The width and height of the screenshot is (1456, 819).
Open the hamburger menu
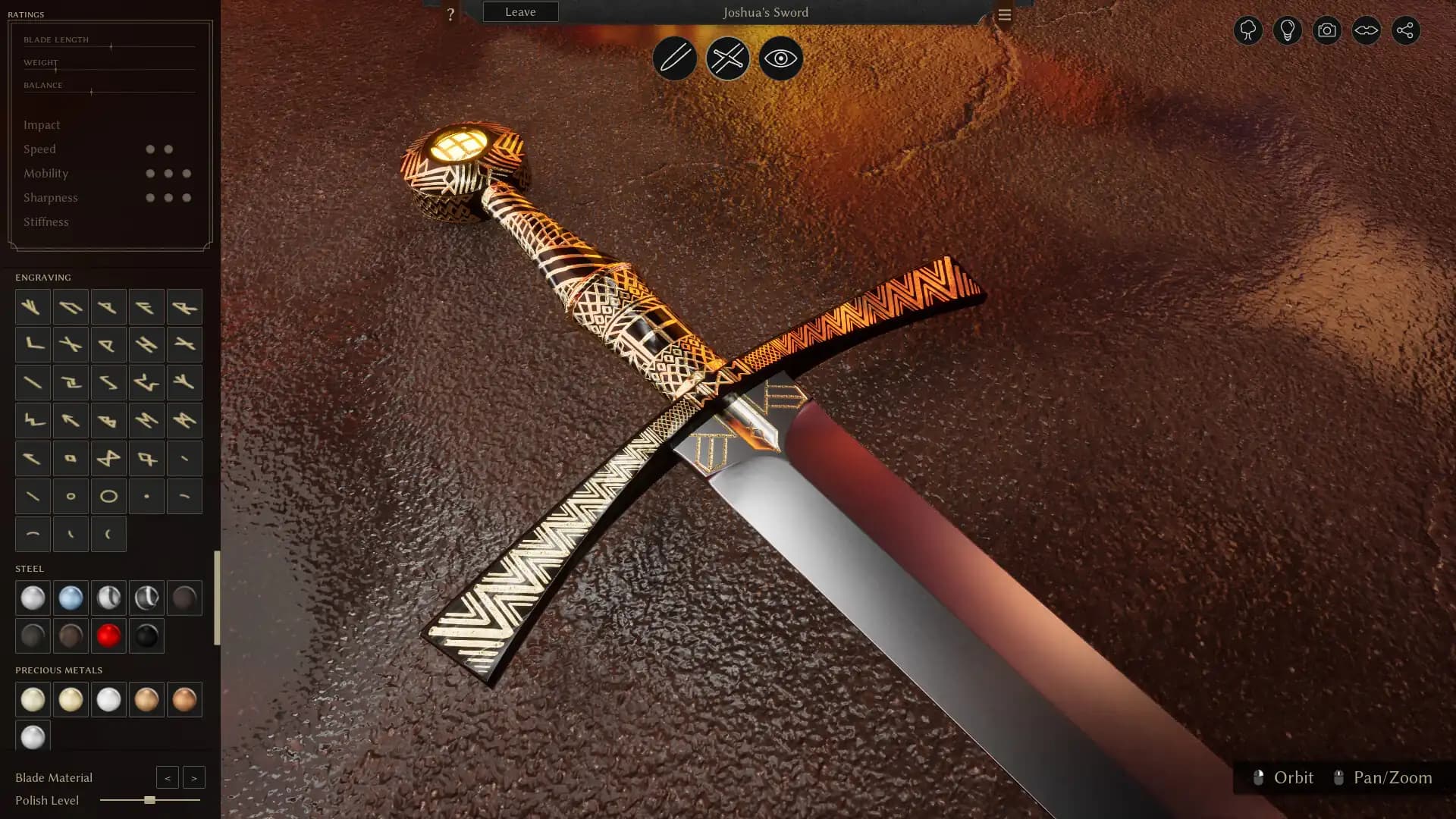coord(1005,14)
